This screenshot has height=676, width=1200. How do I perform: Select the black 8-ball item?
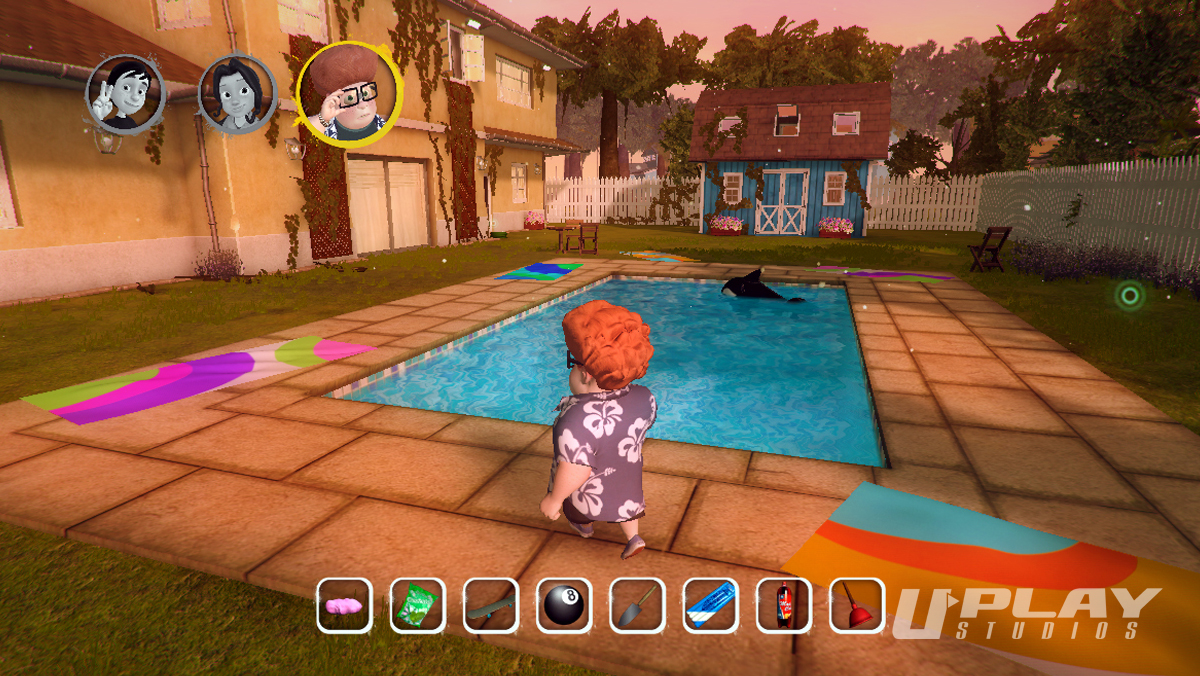[x=564, y=605]
